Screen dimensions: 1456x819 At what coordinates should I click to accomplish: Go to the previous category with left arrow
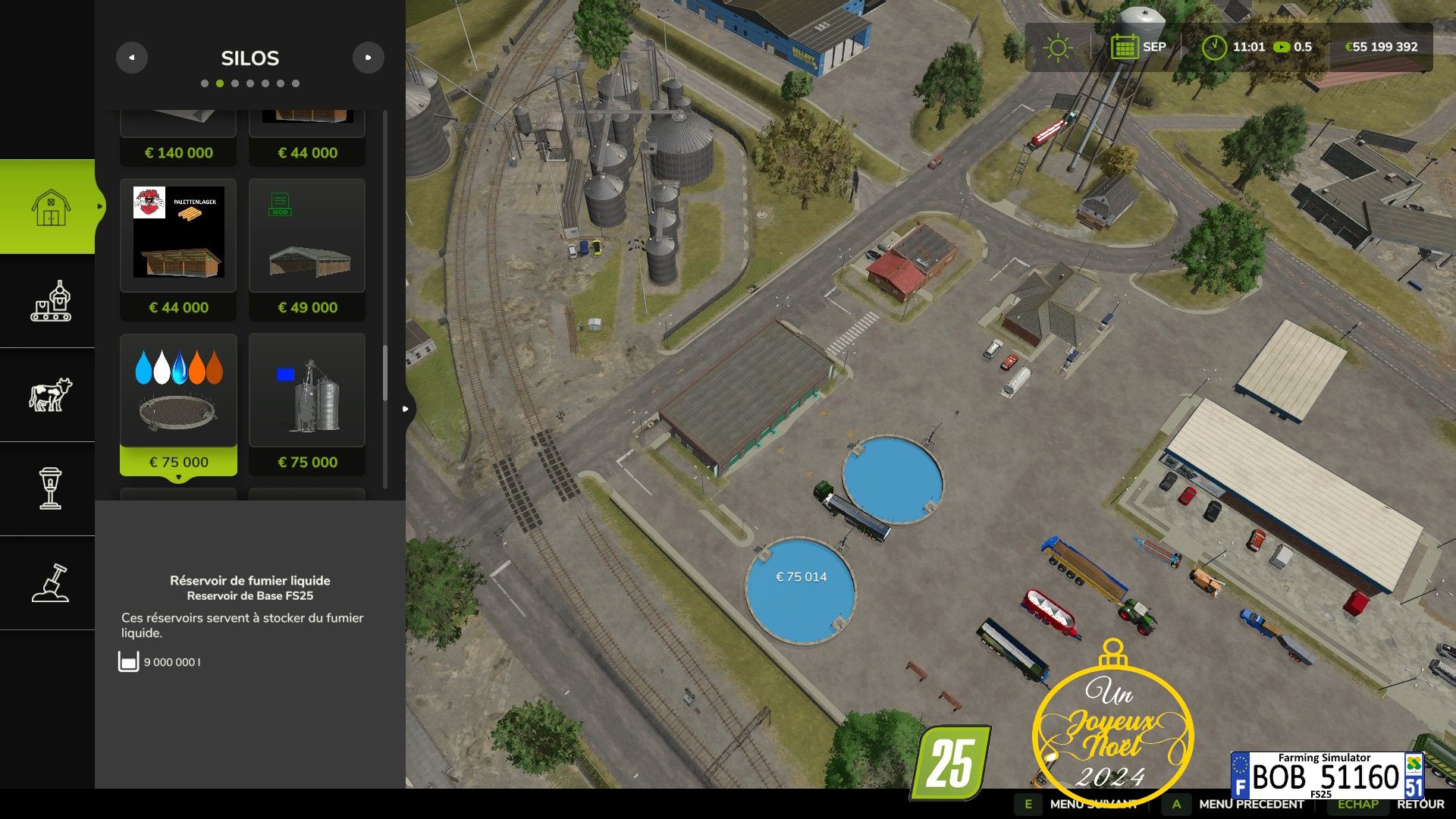click(x=132, y=58)
